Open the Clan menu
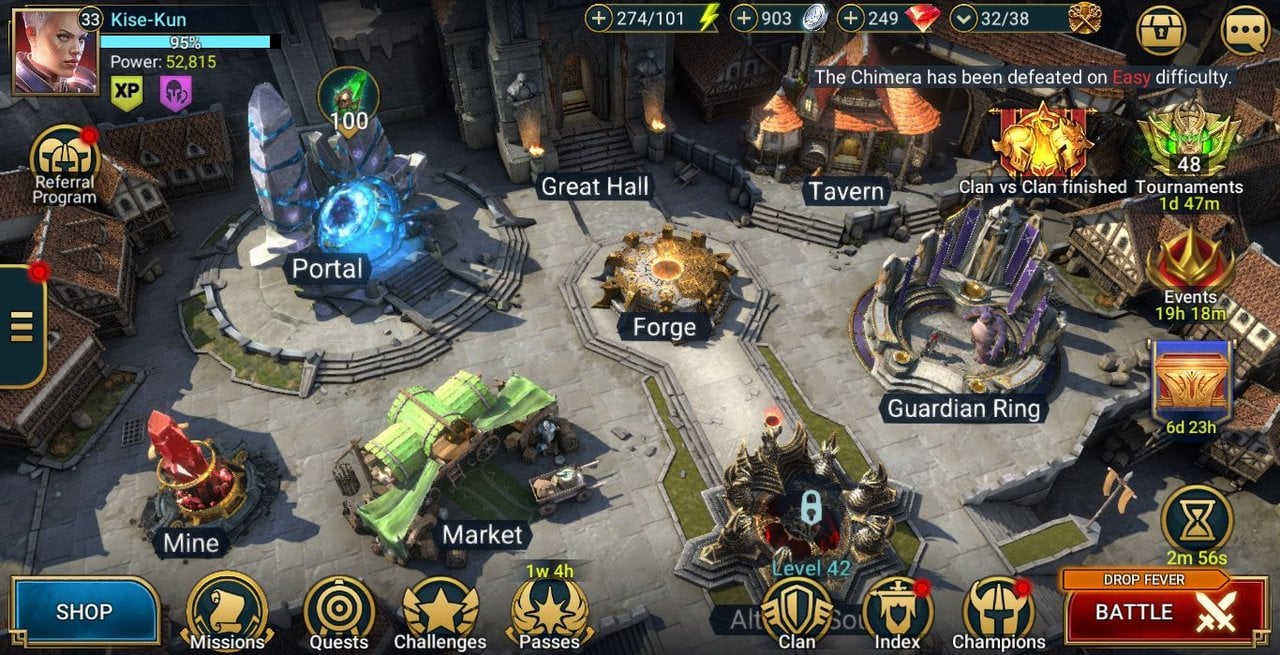 click(797, 609)
